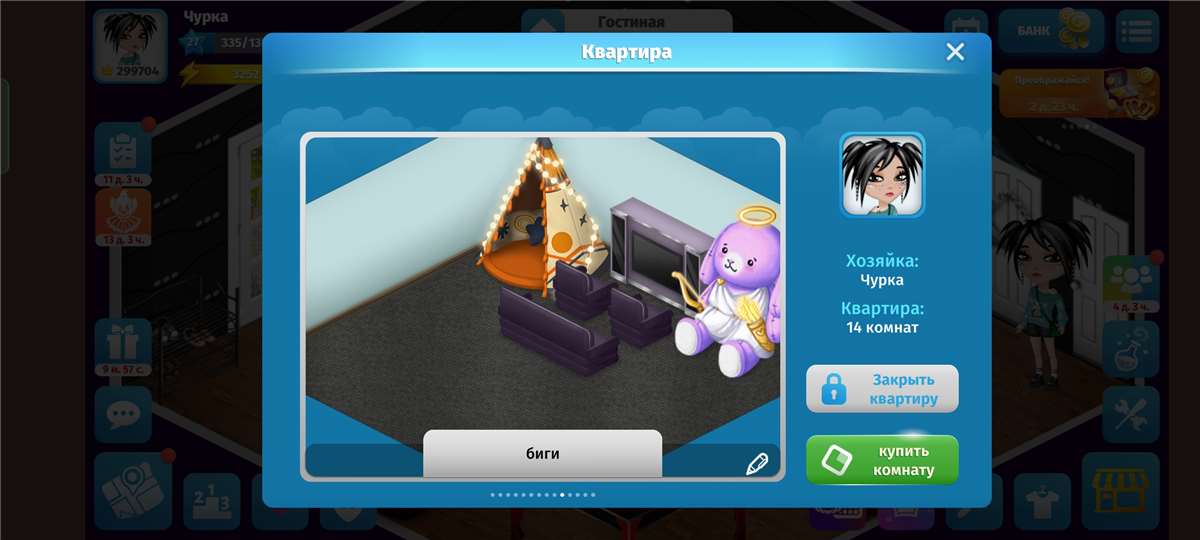Edit the room name with pencil icon
Viewport: 1200px width, 540px height.
point(757,463)
